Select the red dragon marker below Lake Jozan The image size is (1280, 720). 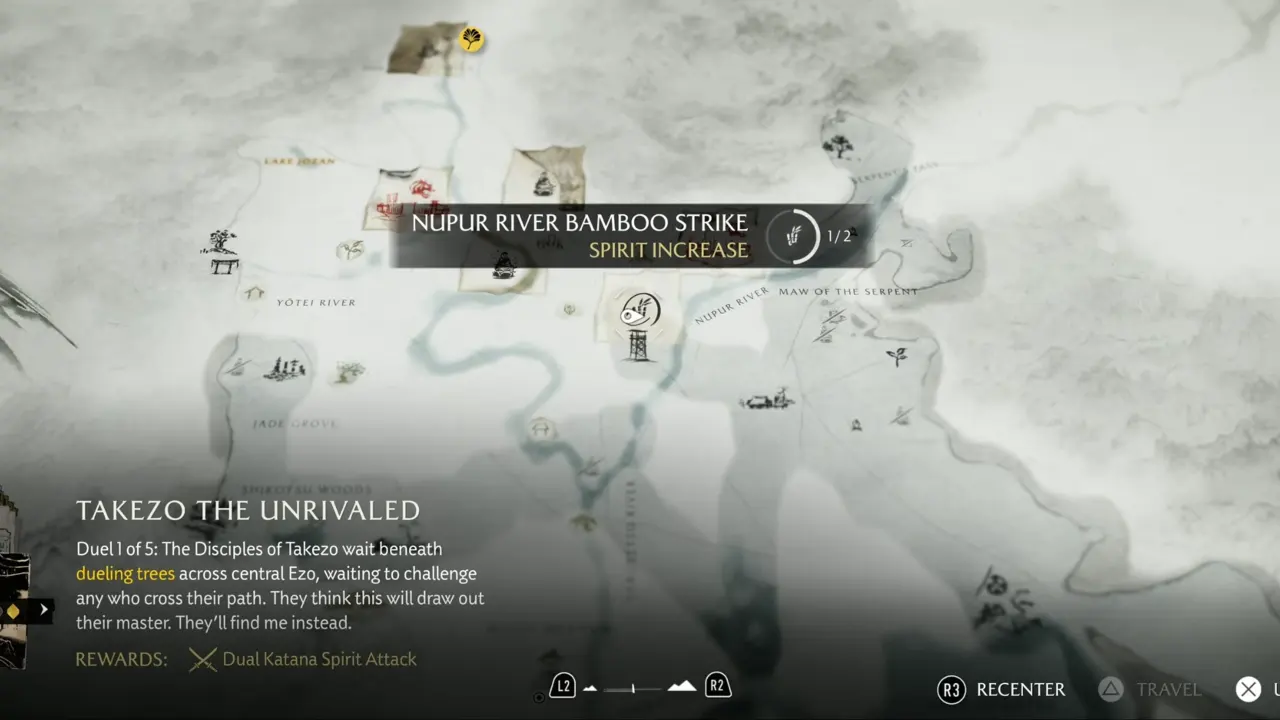(x=423, y=188)
